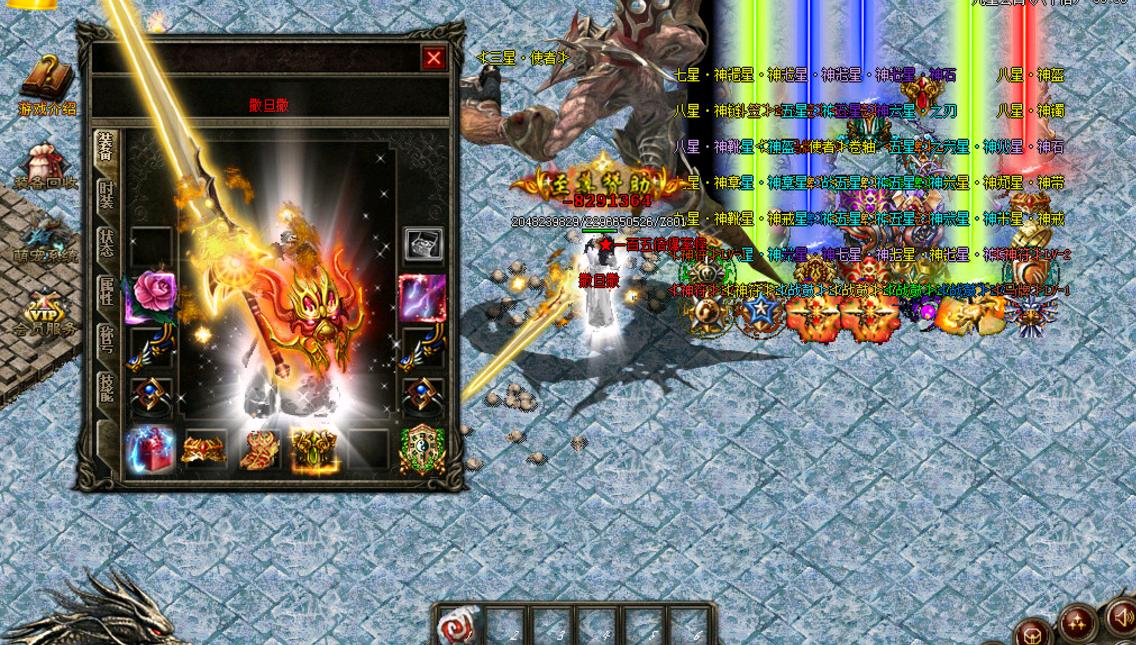Click the grey chest icon slot
1136x645 pixels.
click(x=423, y=244)
